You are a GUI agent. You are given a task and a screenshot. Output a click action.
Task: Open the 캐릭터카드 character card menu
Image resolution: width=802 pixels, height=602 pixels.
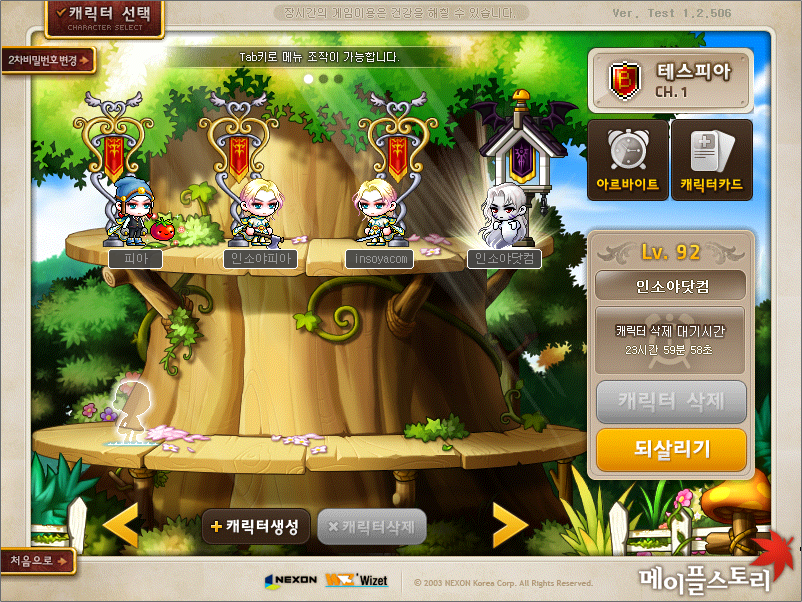711,160
